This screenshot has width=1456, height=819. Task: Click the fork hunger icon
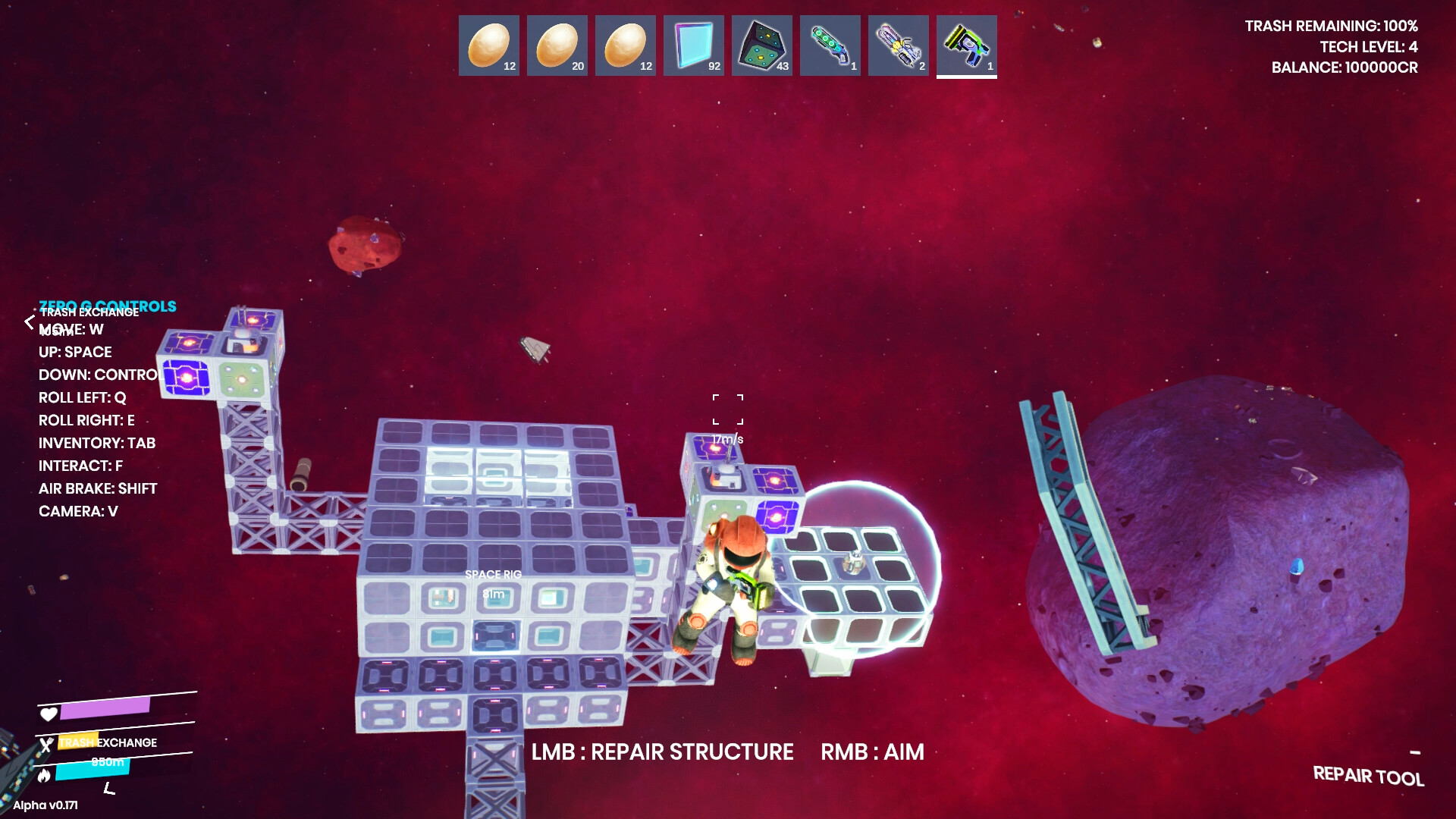point(48,746)
